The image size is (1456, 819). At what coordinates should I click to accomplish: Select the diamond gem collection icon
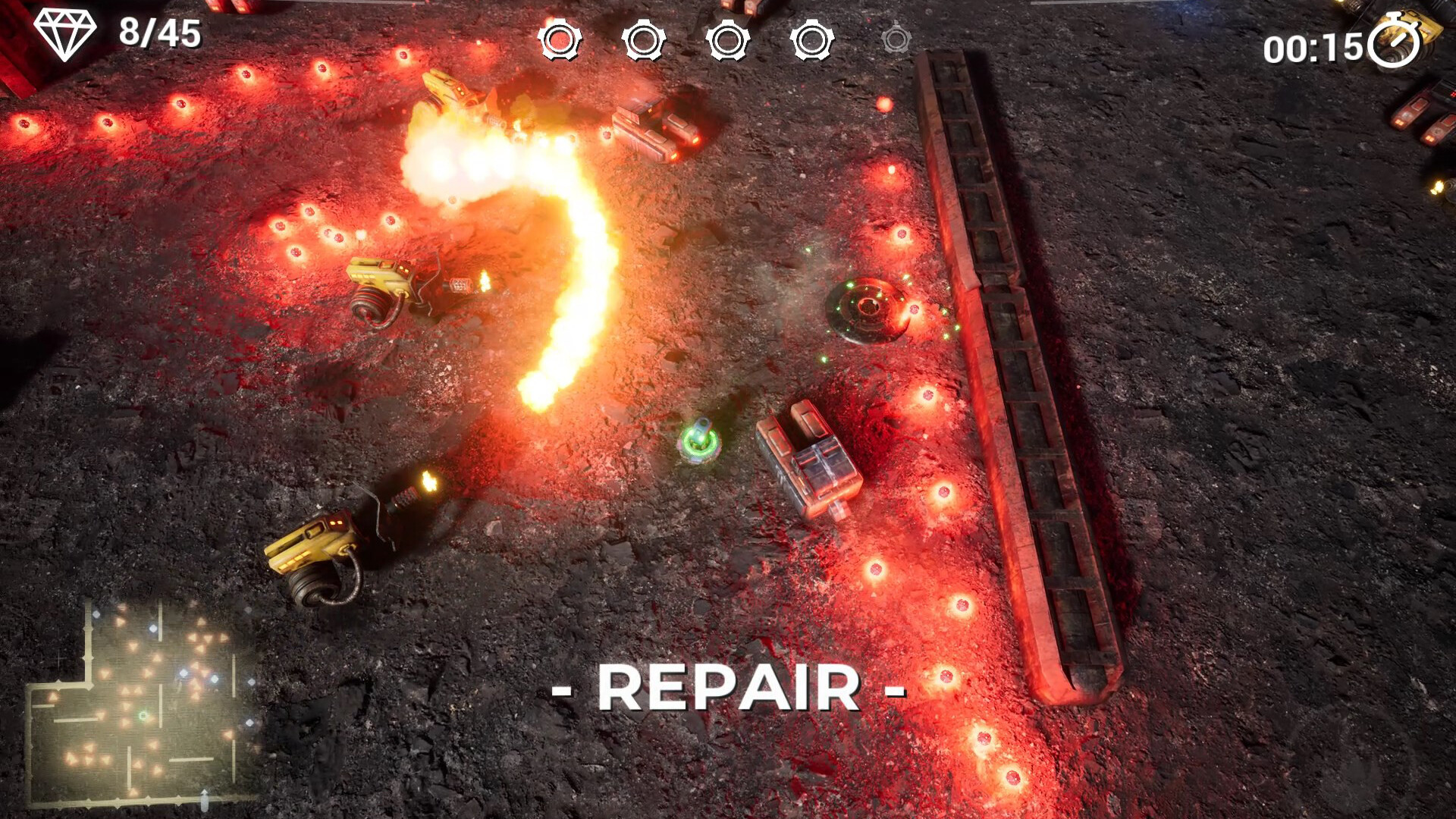[x=65, y=34]
